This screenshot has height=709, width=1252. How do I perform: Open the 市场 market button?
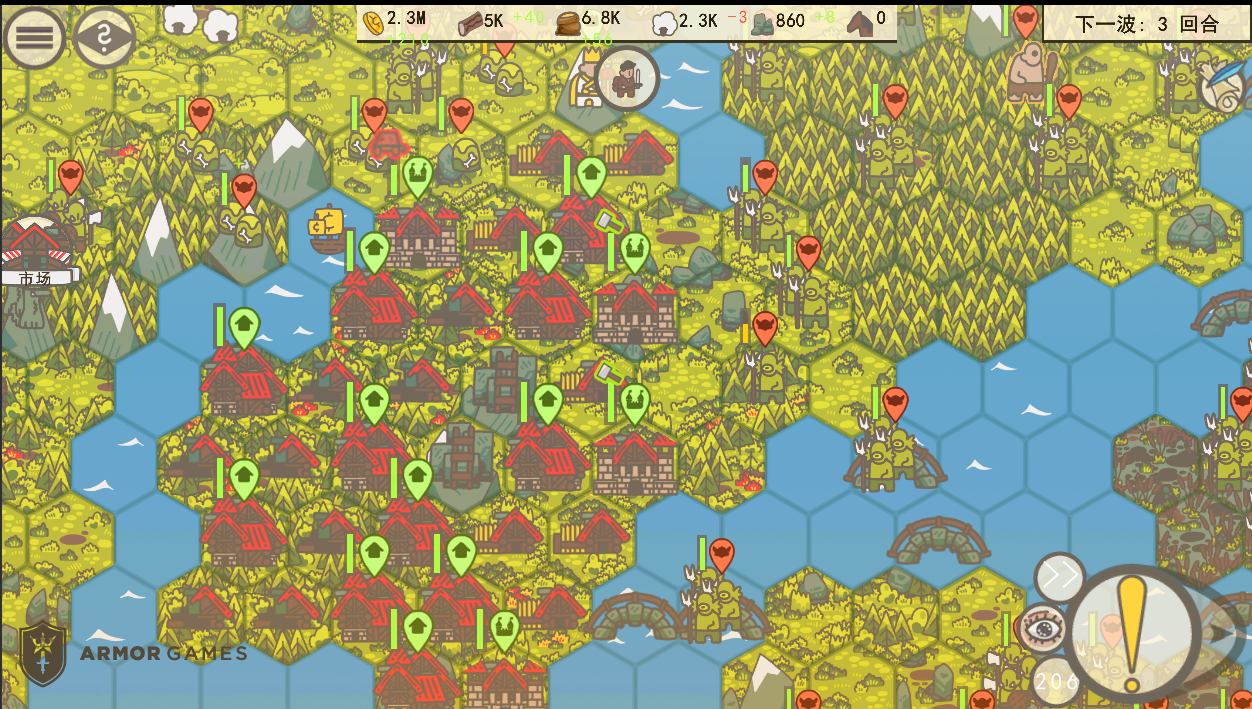click(x=37, y=252)
